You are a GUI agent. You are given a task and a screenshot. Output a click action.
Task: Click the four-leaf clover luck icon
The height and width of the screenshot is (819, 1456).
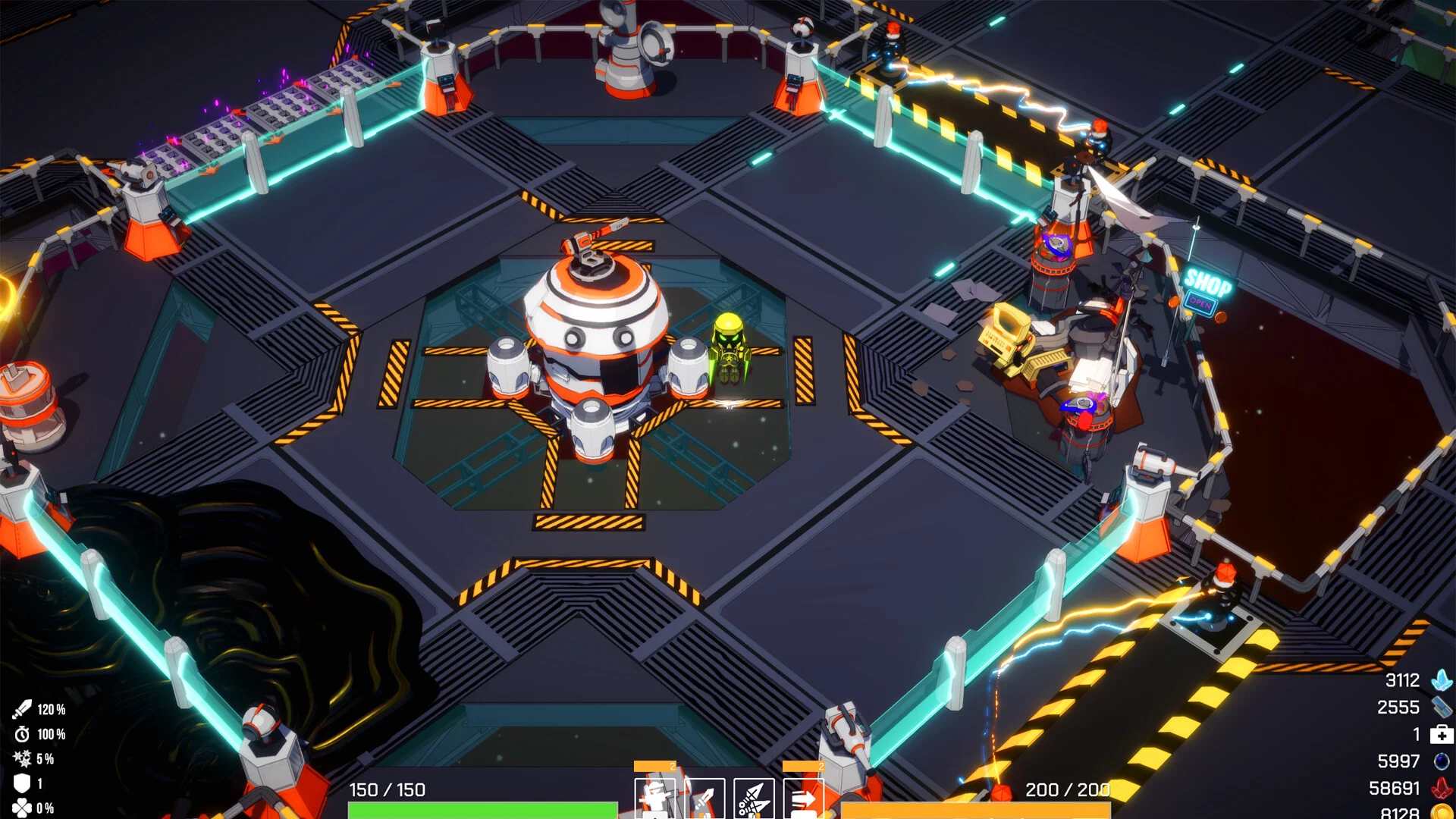point(22,808)
